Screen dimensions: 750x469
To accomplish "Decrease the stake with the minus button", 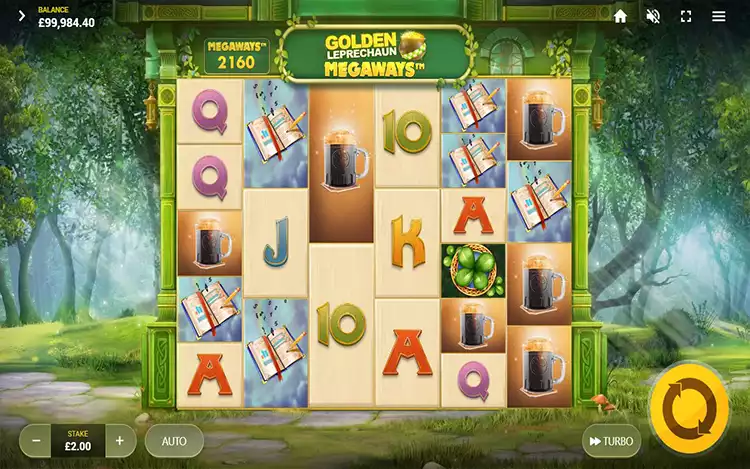I will [36, 440].
